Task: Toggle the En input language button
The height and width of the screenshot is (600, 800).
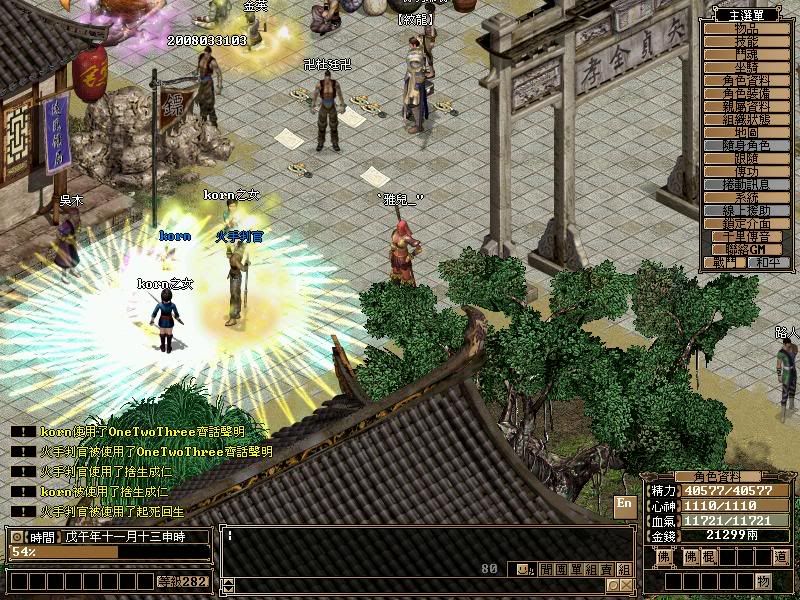Action: pos(624,504)
